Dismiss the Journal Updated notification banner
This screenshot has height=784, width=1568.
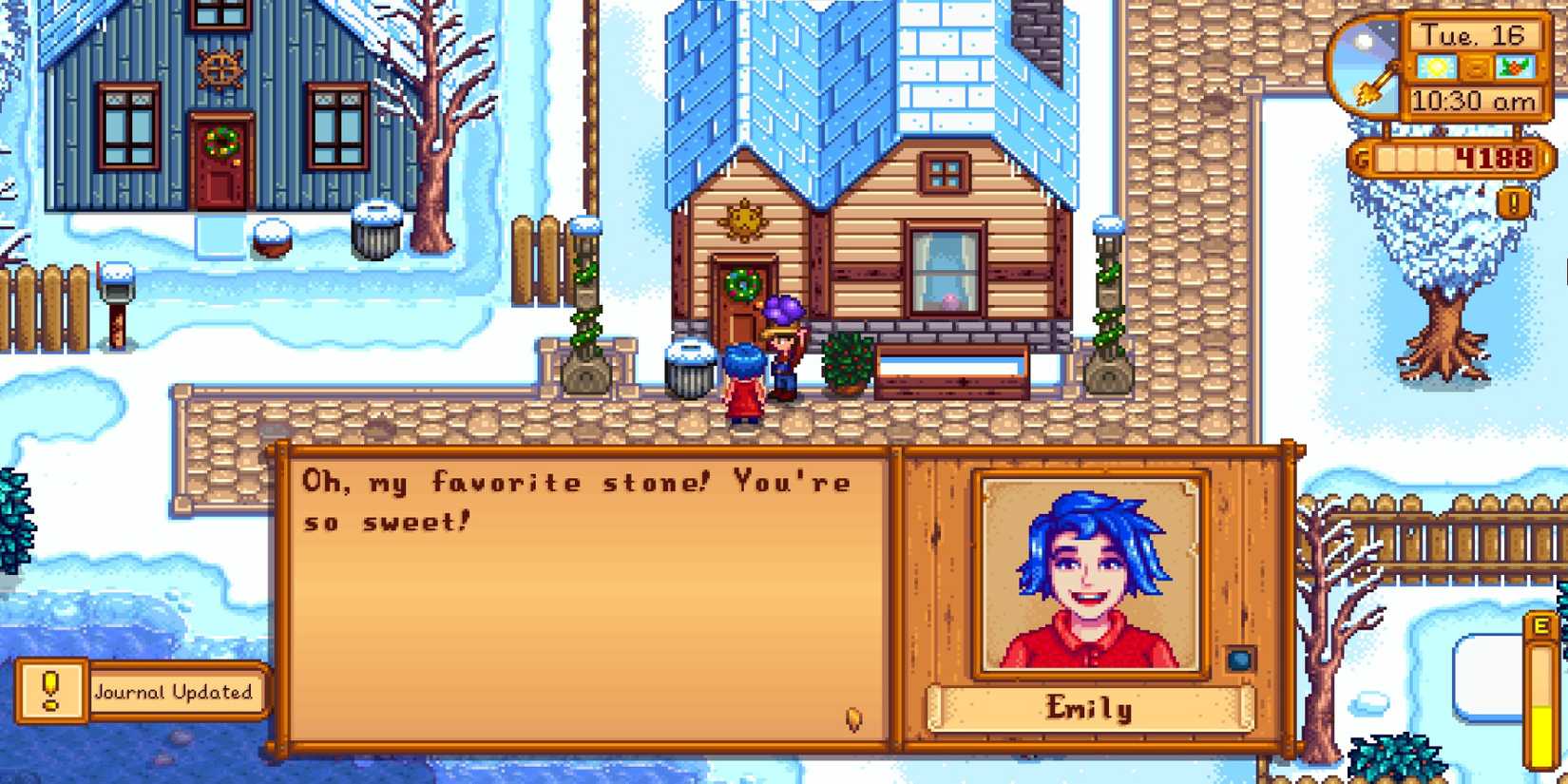(x=174, y=693)
